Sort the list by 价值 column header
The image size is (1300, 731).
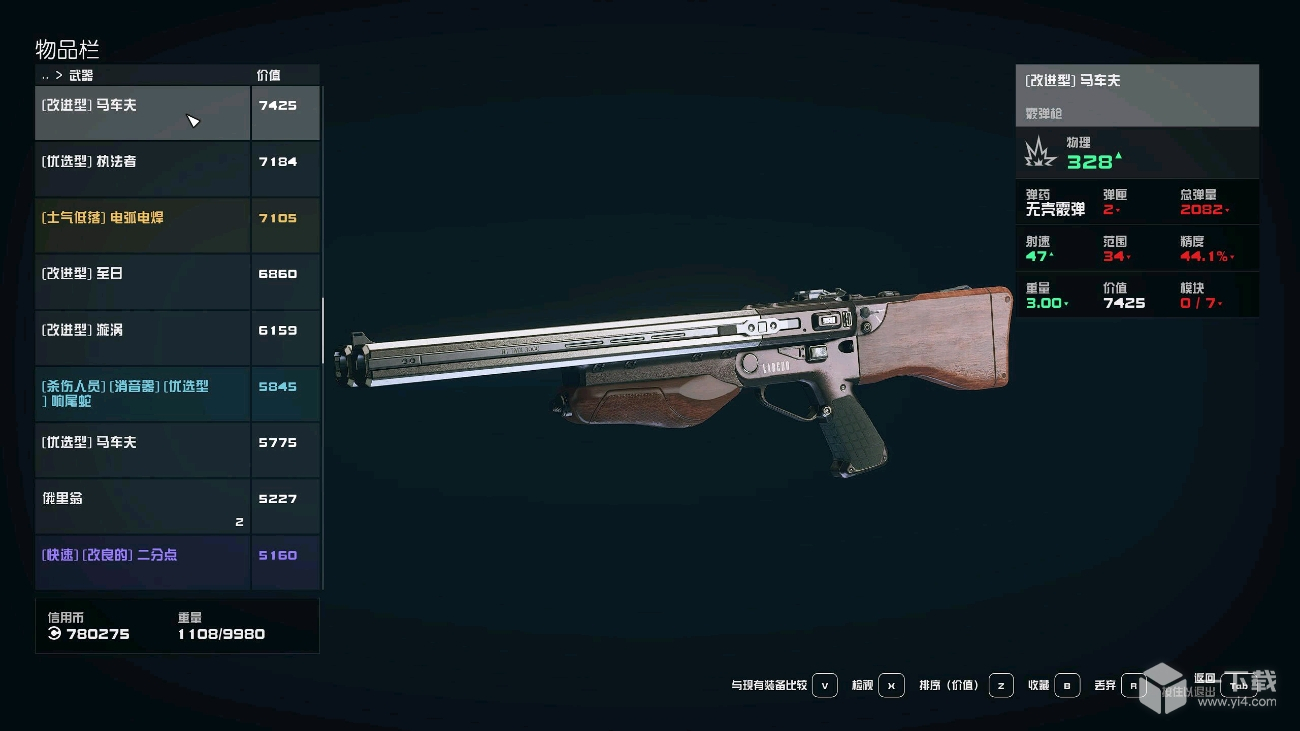click(x=268, y=75)
